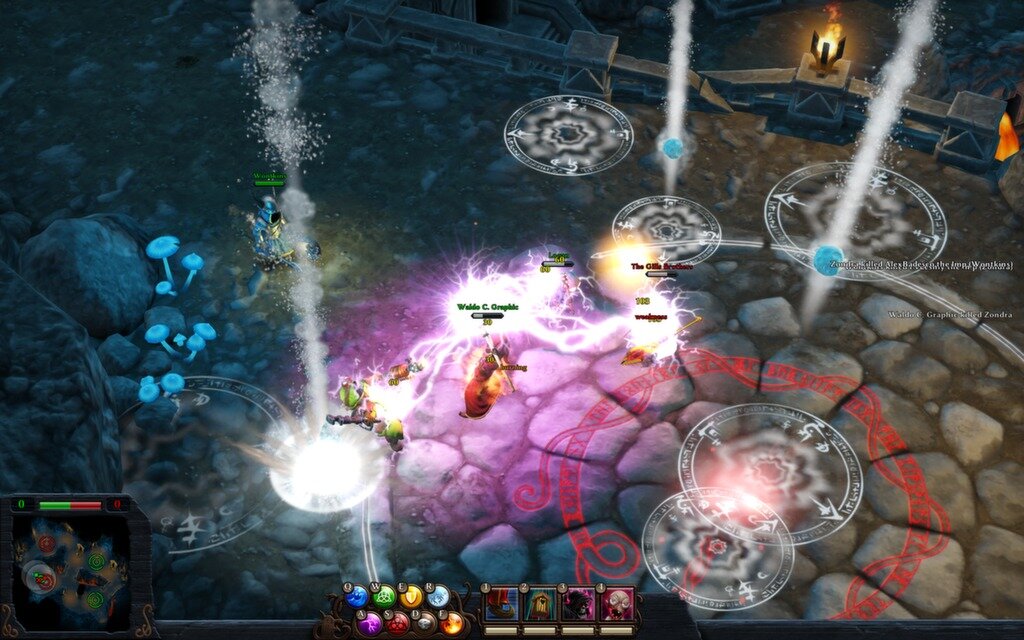Cast magick slot 4 with horned skull

click(x=616, y=605)
